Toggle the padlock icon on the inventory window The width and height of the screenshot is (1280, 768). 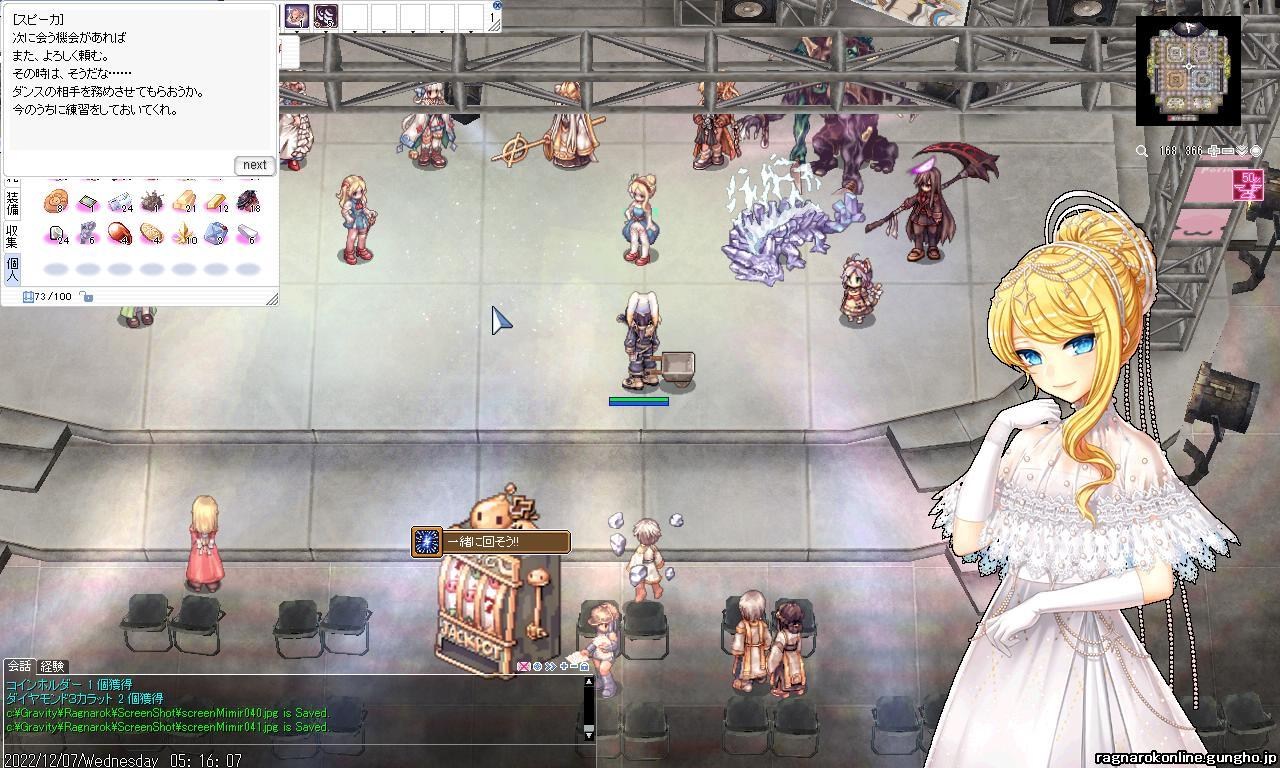pyautogui.click(x=86, y=296)
